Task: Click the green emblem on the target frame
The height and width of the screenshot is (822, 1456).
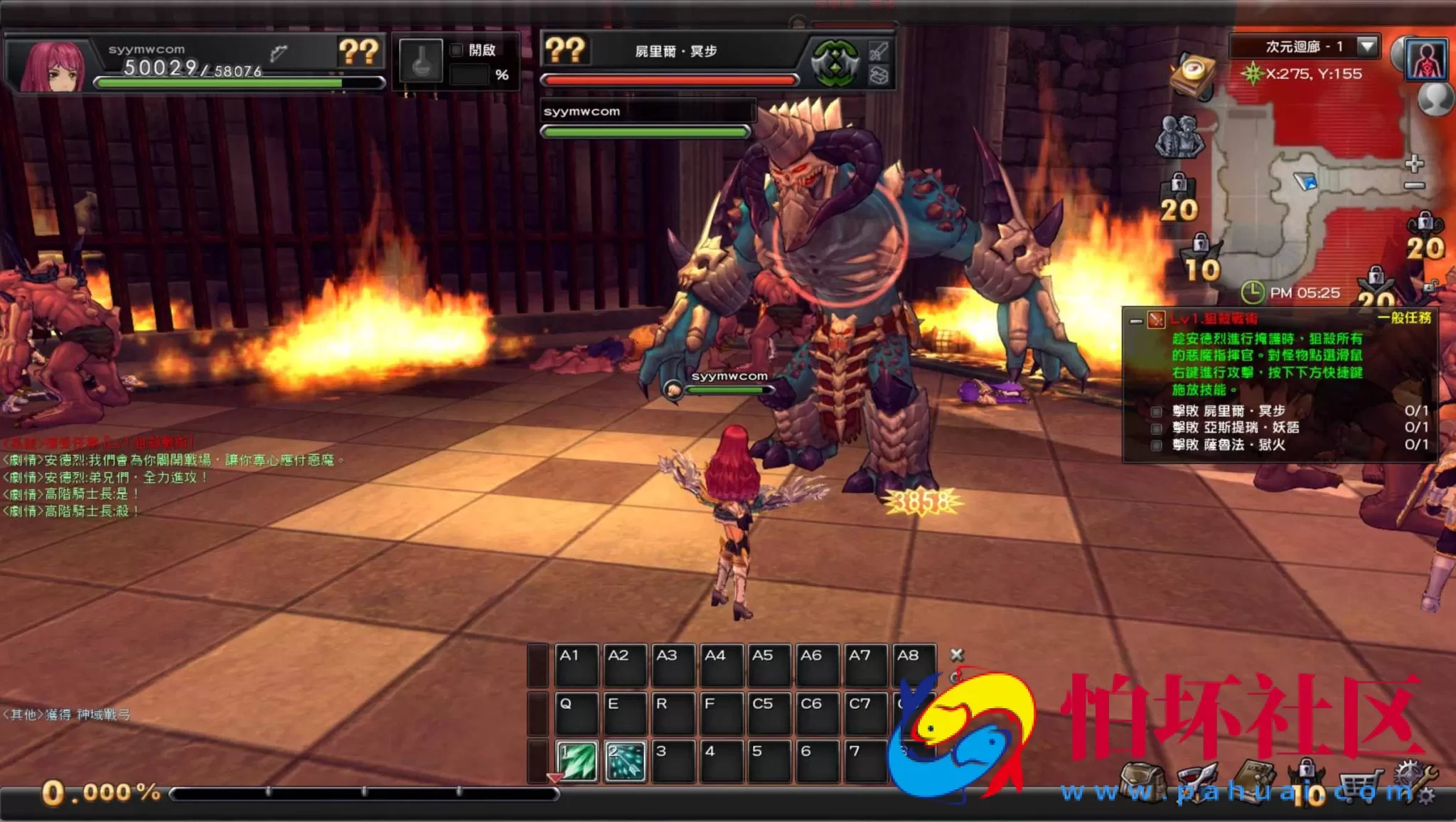Action: tap(835, 63)
